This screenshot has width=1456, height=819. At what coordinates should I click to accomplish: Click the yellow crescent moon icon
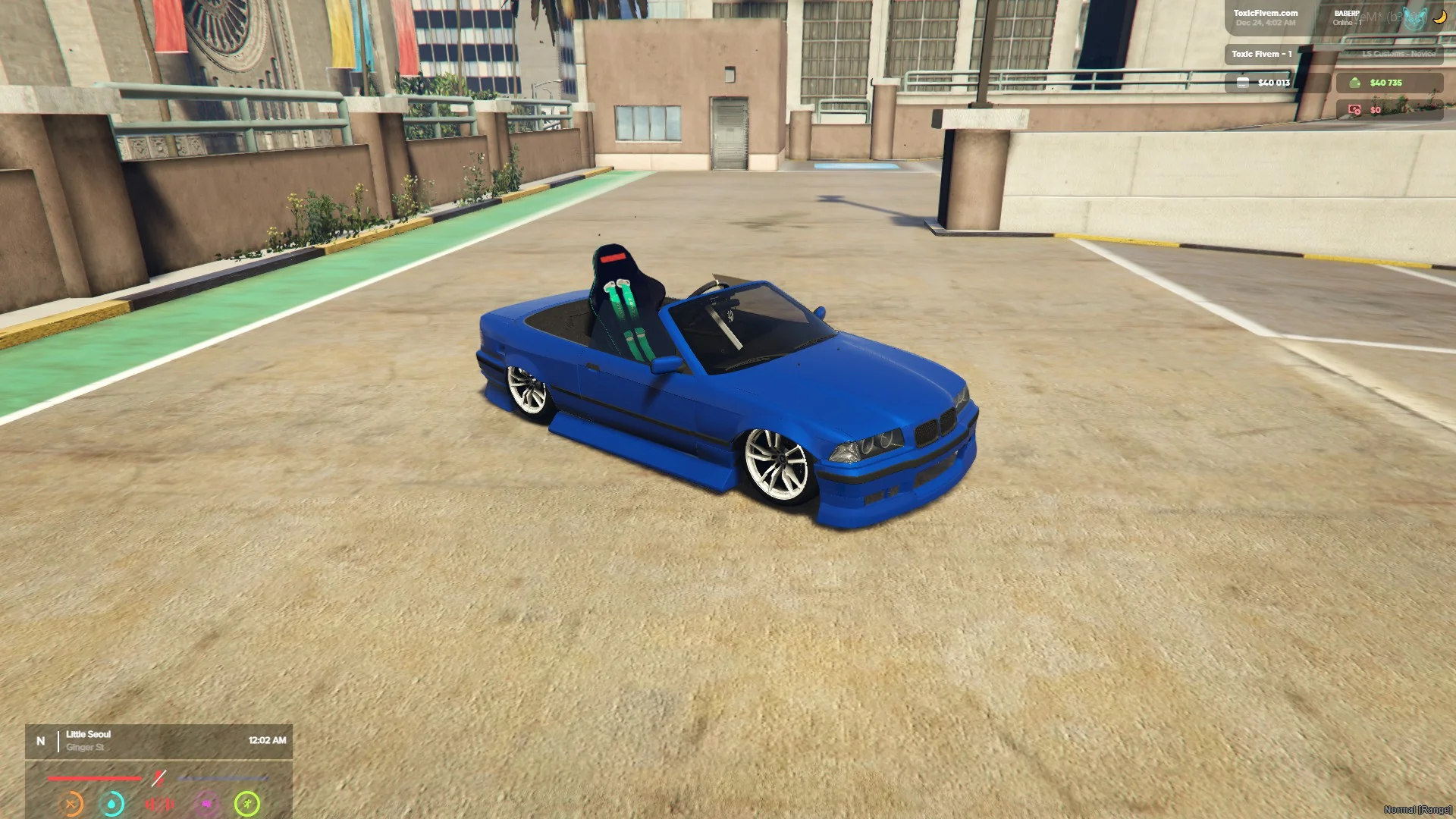click(x=1439, y=17)
